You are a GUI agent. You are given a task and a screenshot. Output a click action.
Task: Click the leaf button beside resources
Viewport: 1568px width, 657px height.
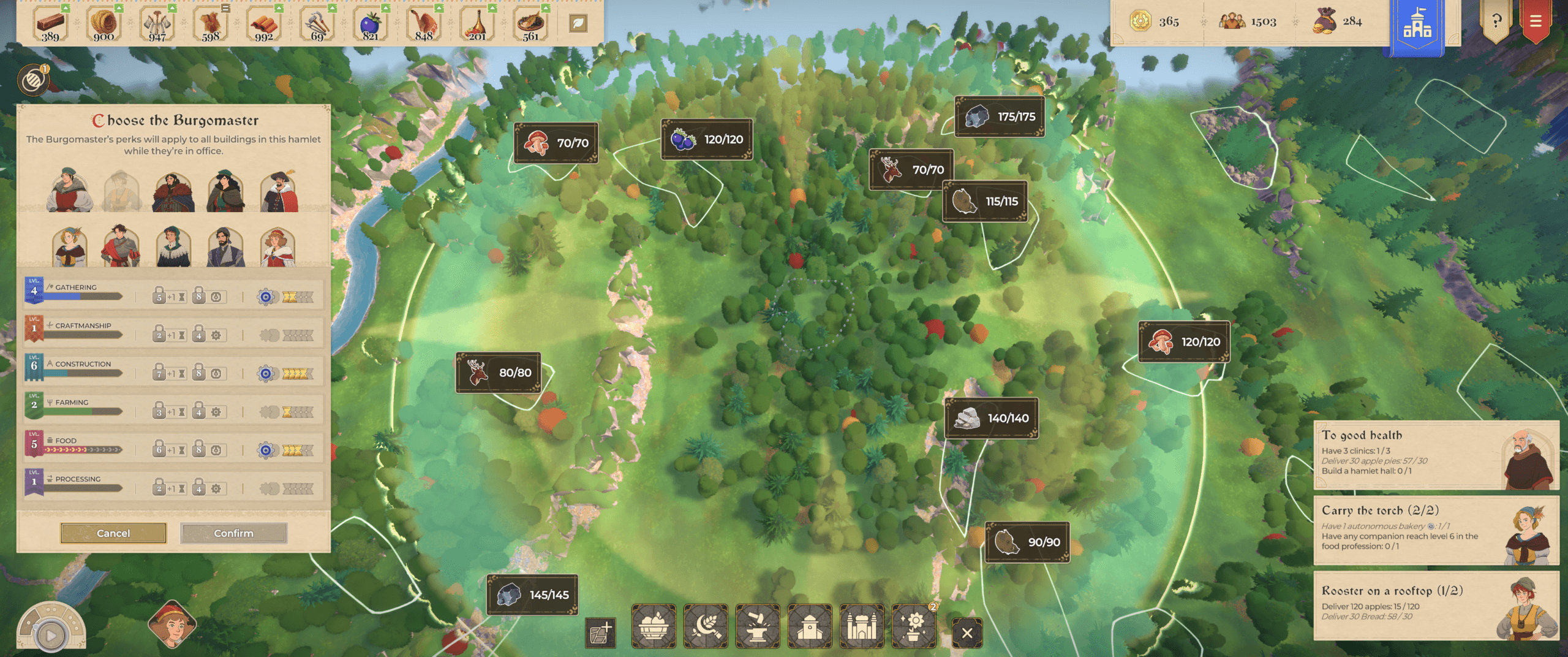coord(578,23)
